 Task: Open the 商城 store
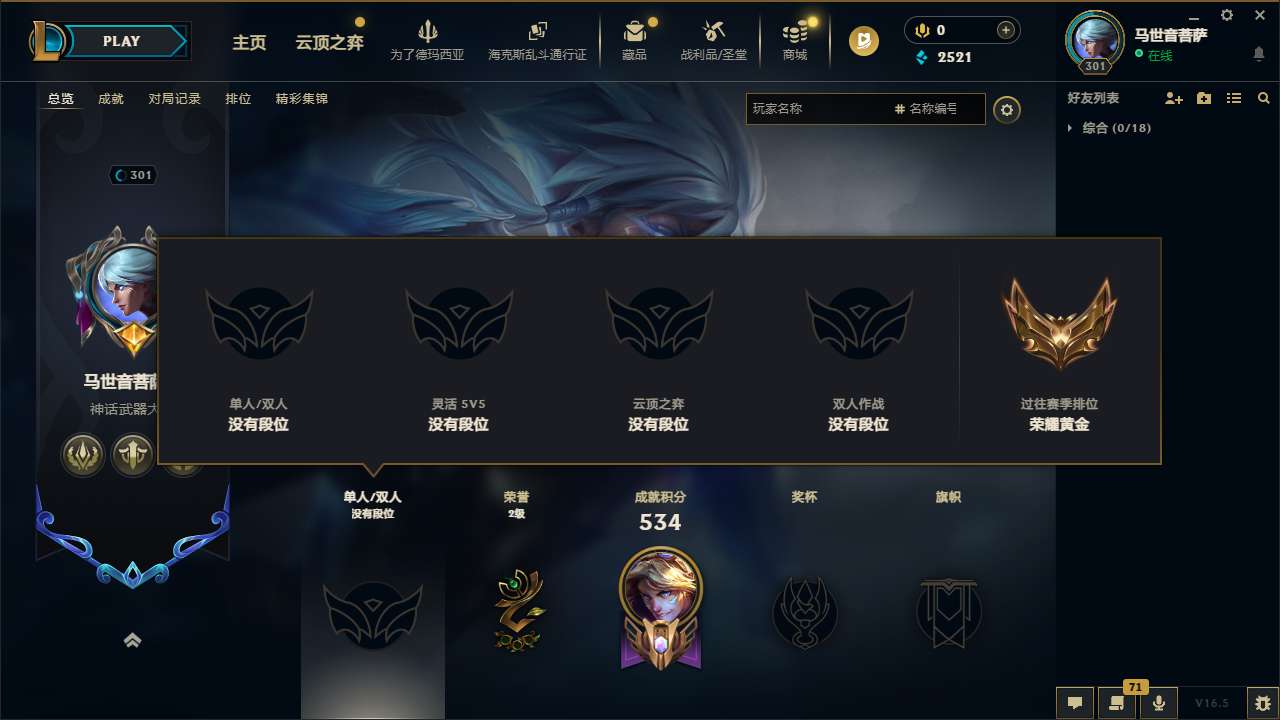click(795, 40)
